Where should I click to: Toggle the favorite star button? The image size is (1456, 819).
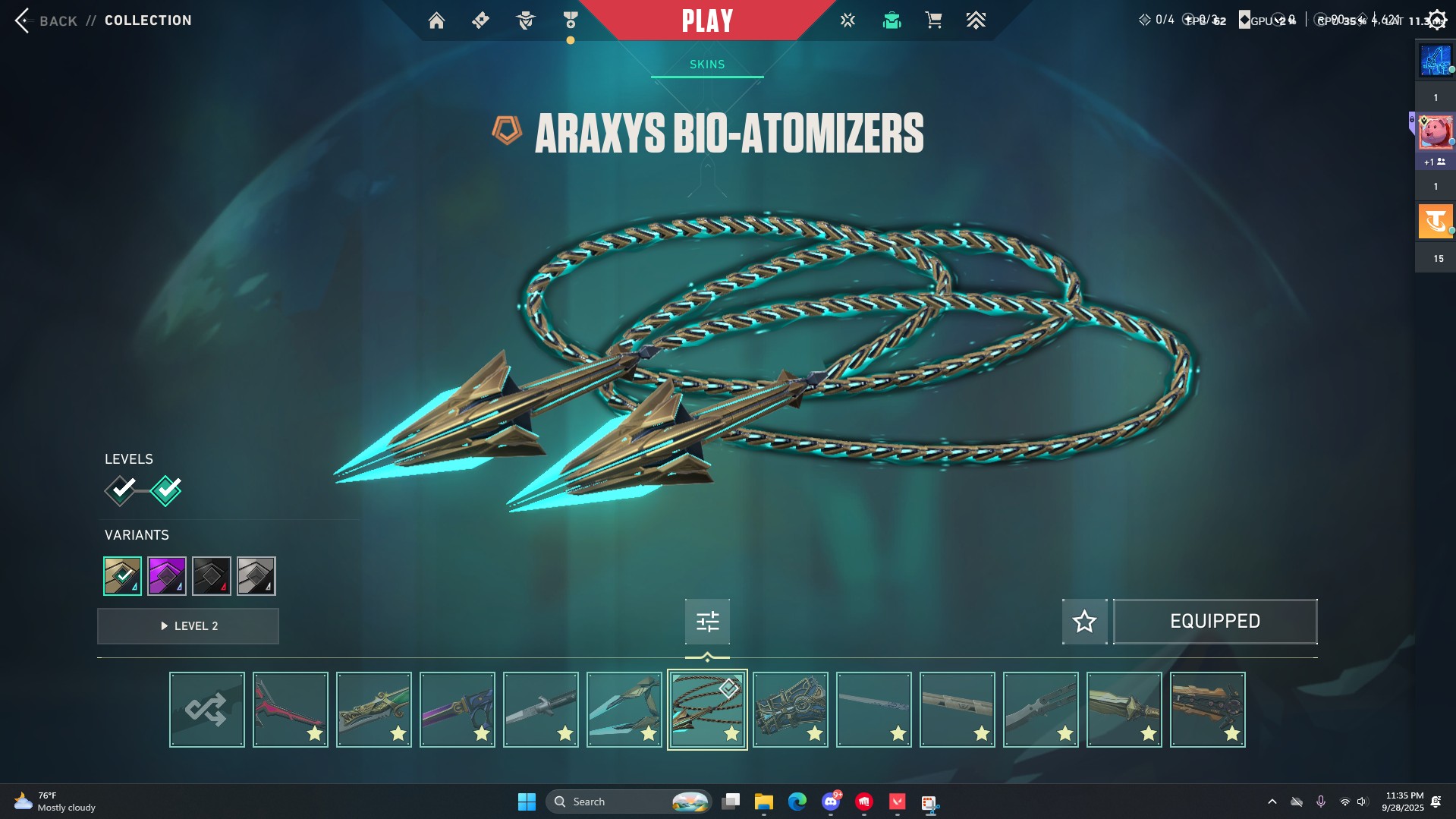pos(1084,622)
